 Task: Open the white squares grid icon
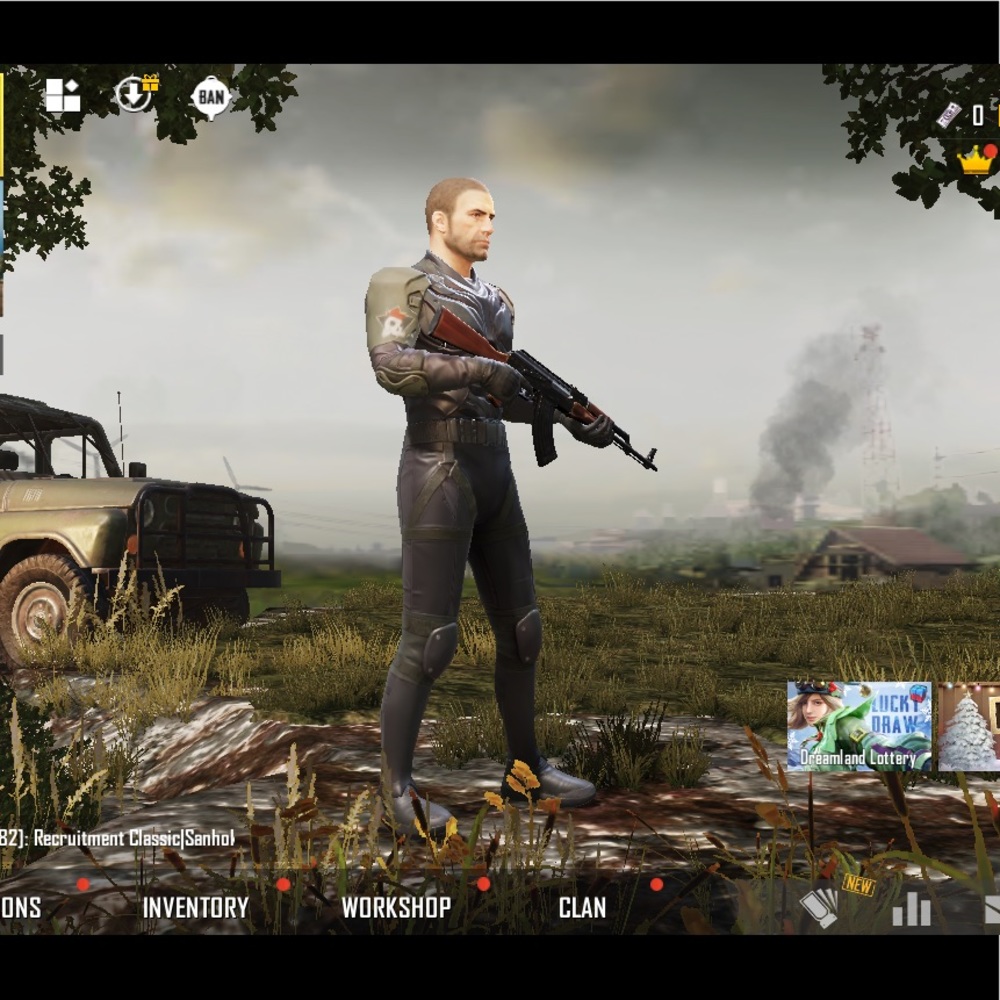(62, 96)
